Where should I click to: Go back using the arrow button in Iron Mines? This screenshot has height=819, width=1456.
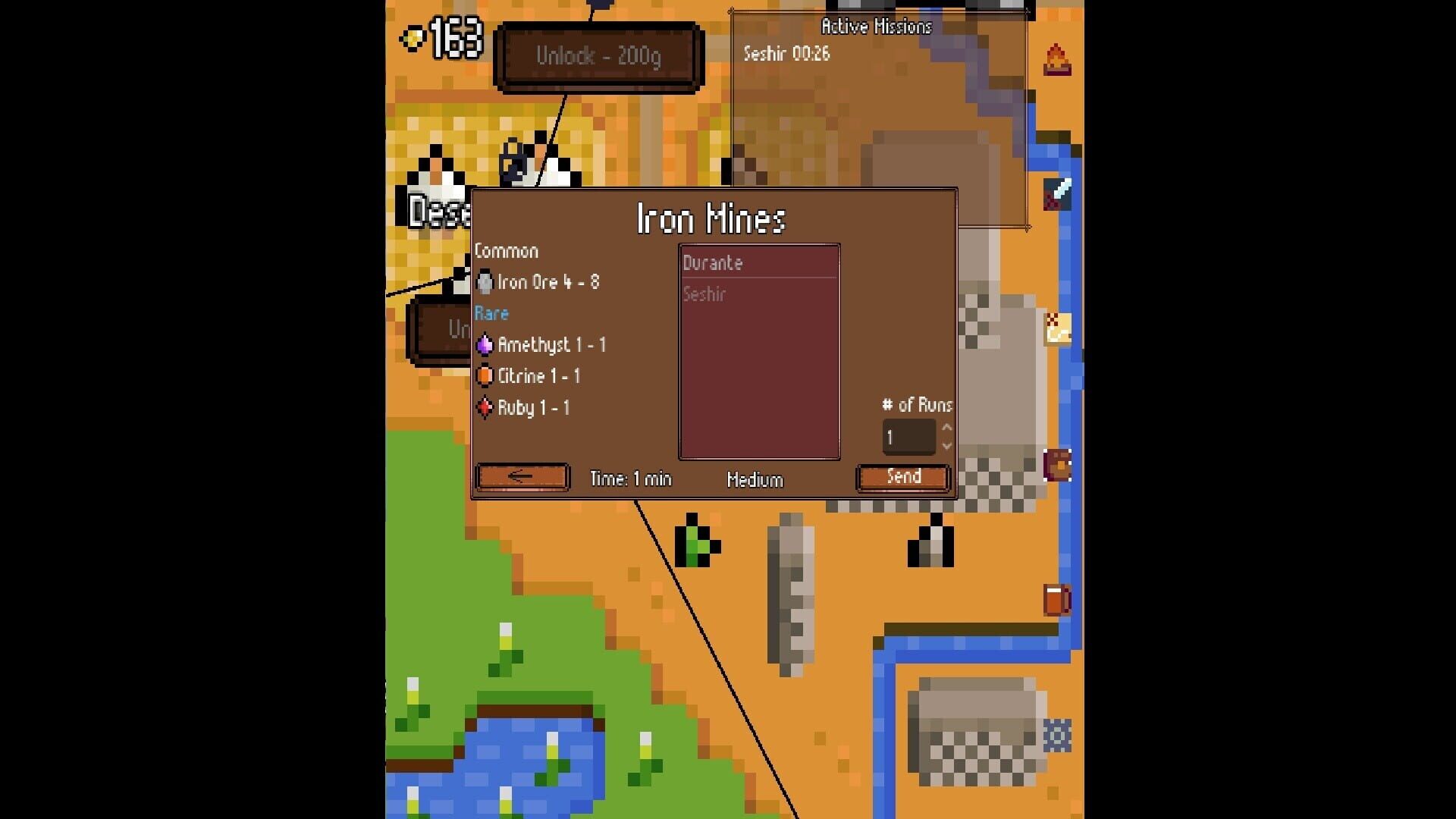(522, 477)
